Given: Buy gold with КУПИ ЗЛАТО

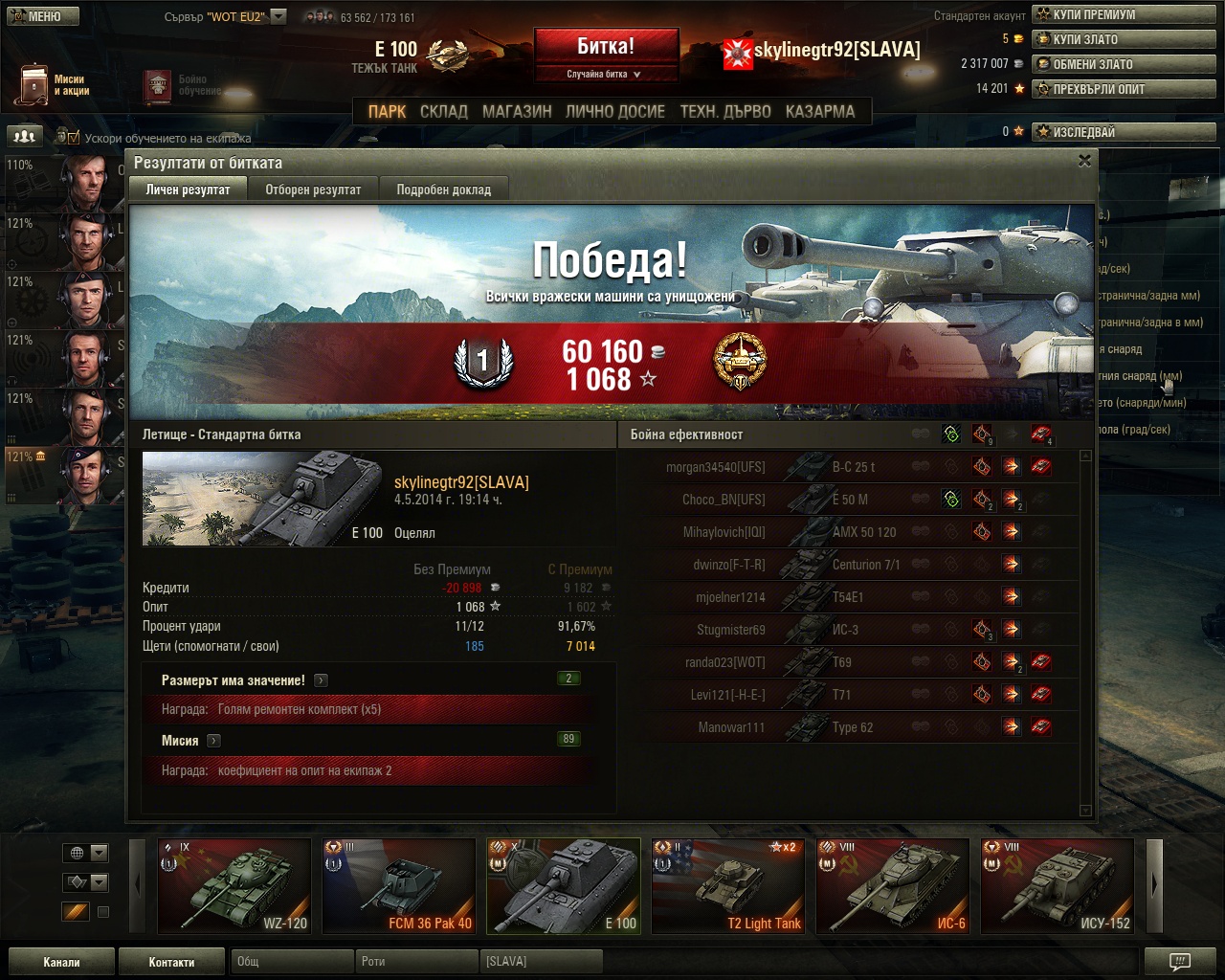Looking at the screenshot, I should coord(1124,39).
